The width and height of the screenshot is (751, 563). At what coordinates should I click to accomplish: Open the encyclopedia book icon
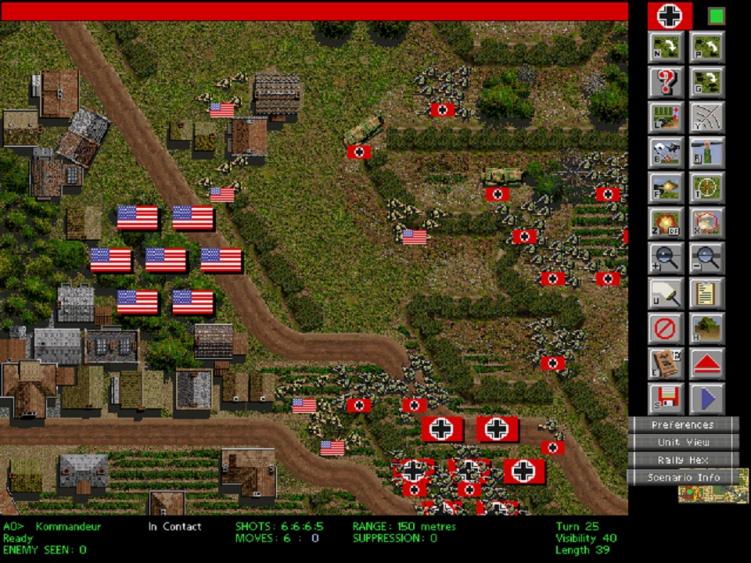click(x=665, y=363)
